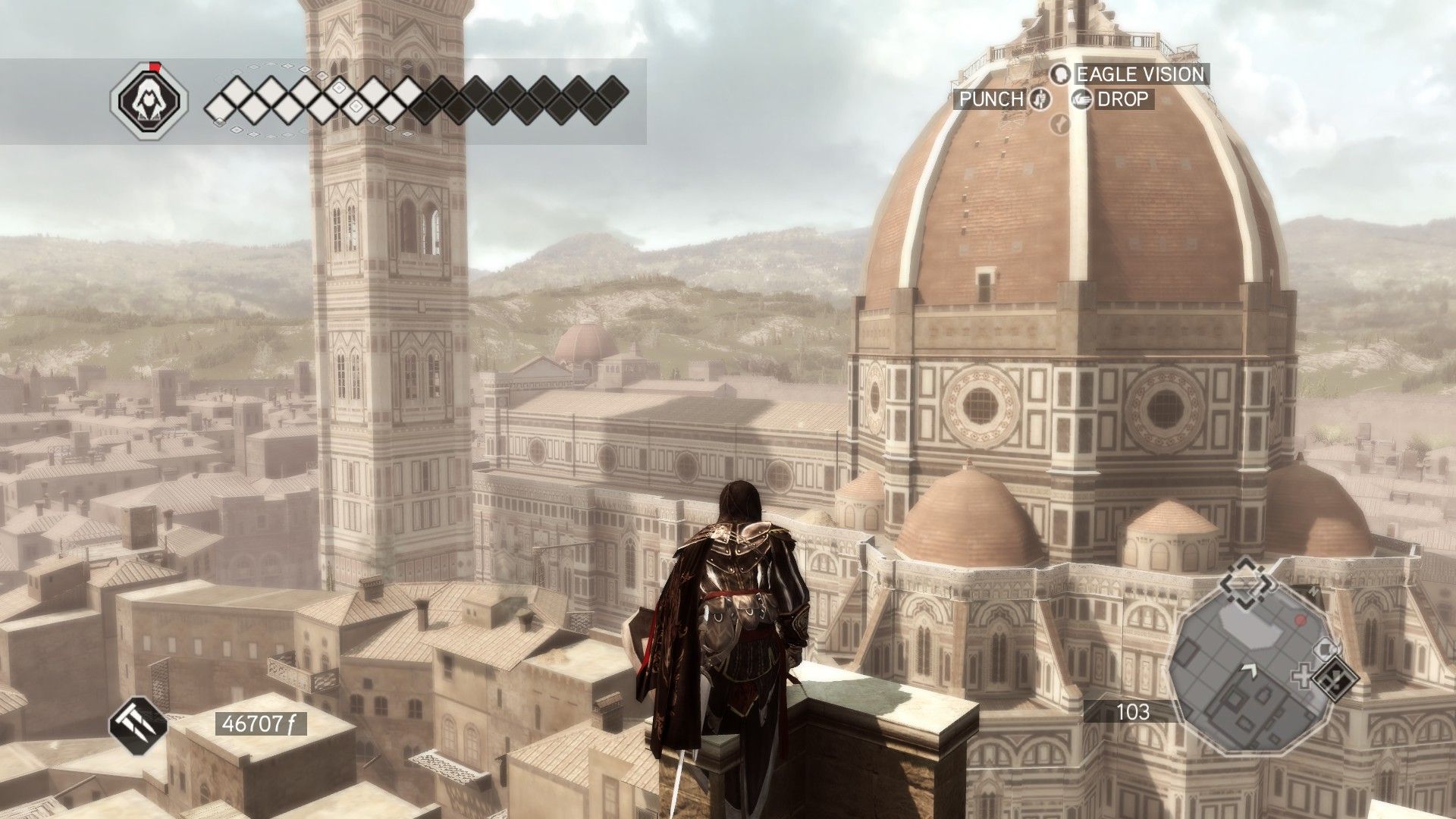Click the red marker on the minimap

1301,621
